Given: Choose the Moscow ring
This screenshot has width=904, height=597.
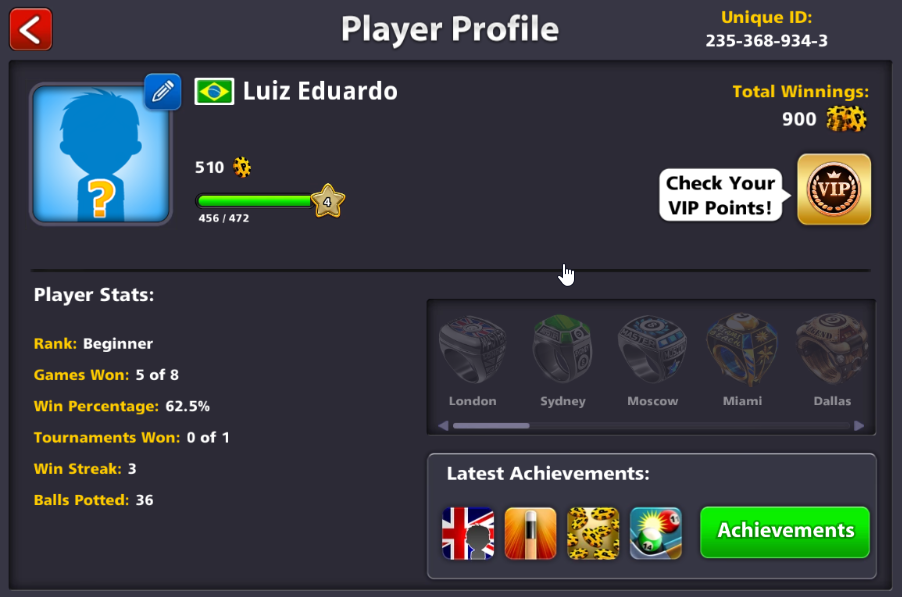Looking at the screenshot, I should [x=652, y=351].
